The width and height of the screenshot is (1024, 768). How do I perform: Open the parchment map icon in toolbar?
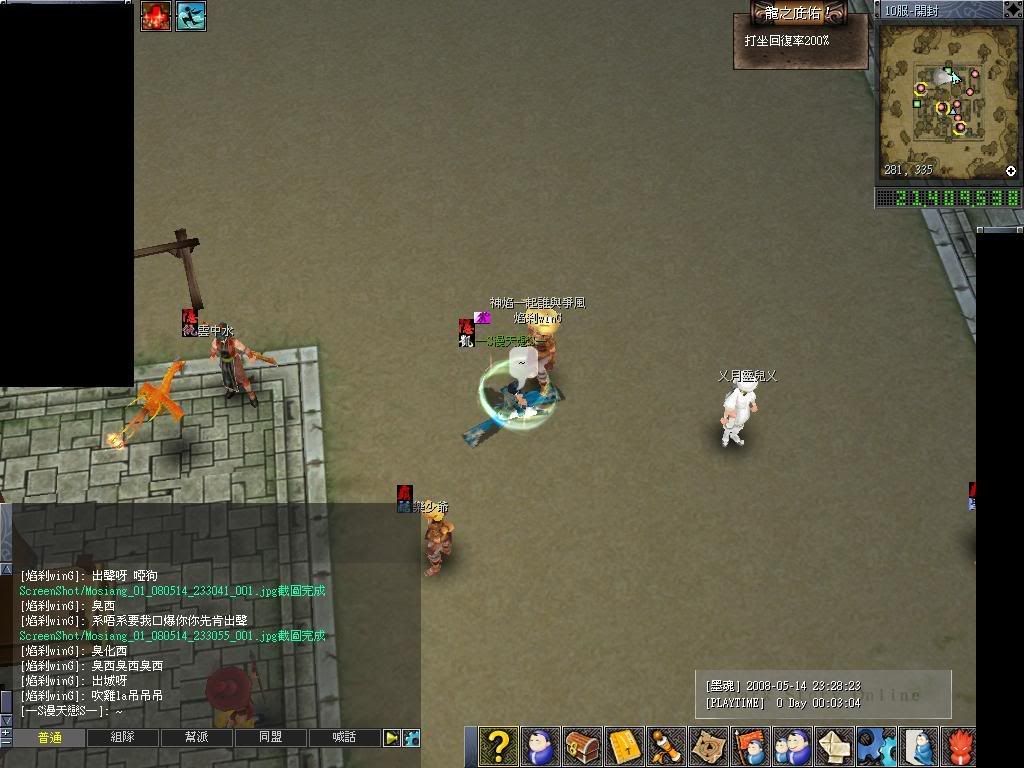(x=709, y=746)
